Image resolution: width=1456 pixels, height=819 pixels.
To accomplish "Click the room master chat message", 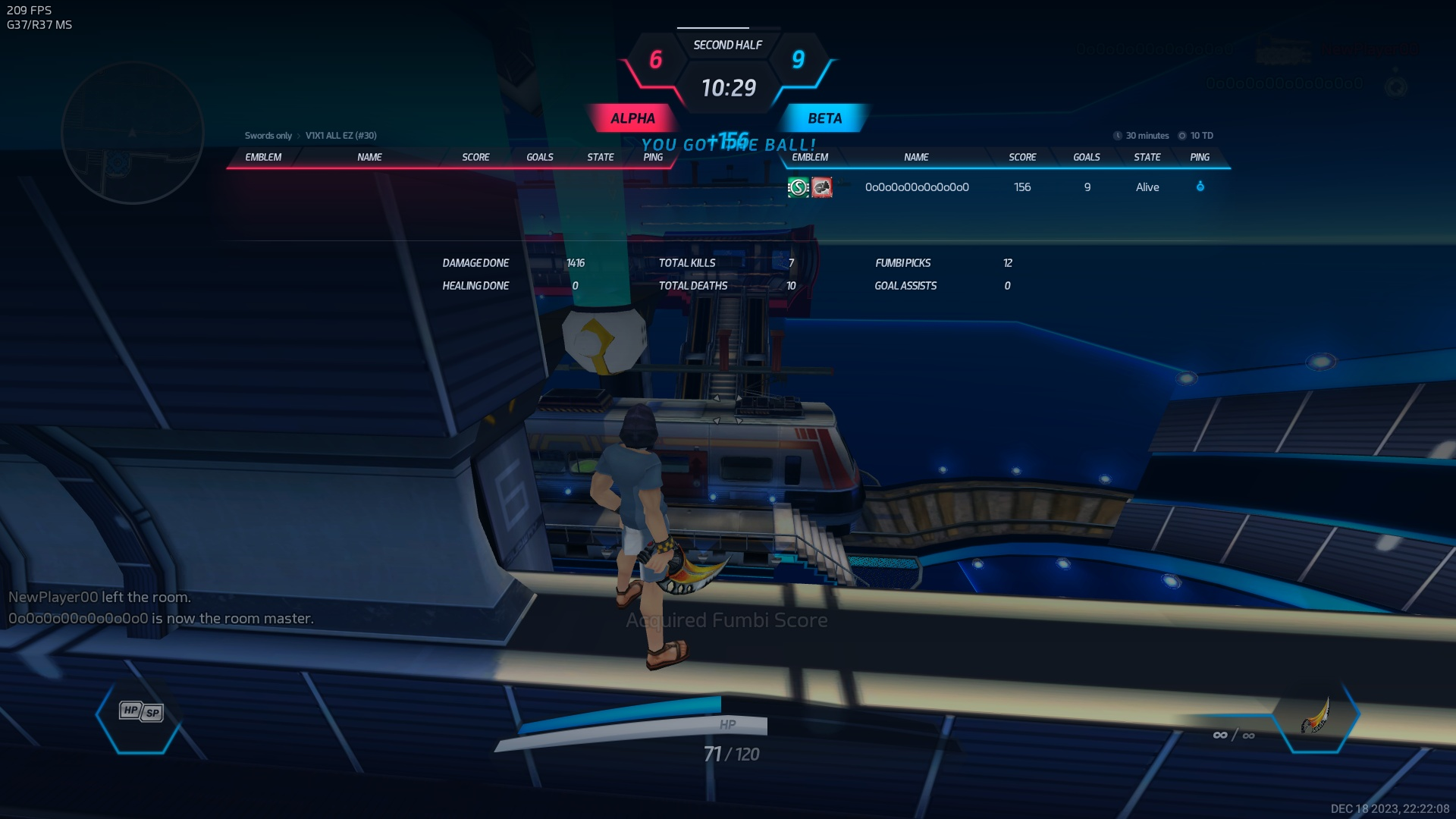I will (161, 619).
